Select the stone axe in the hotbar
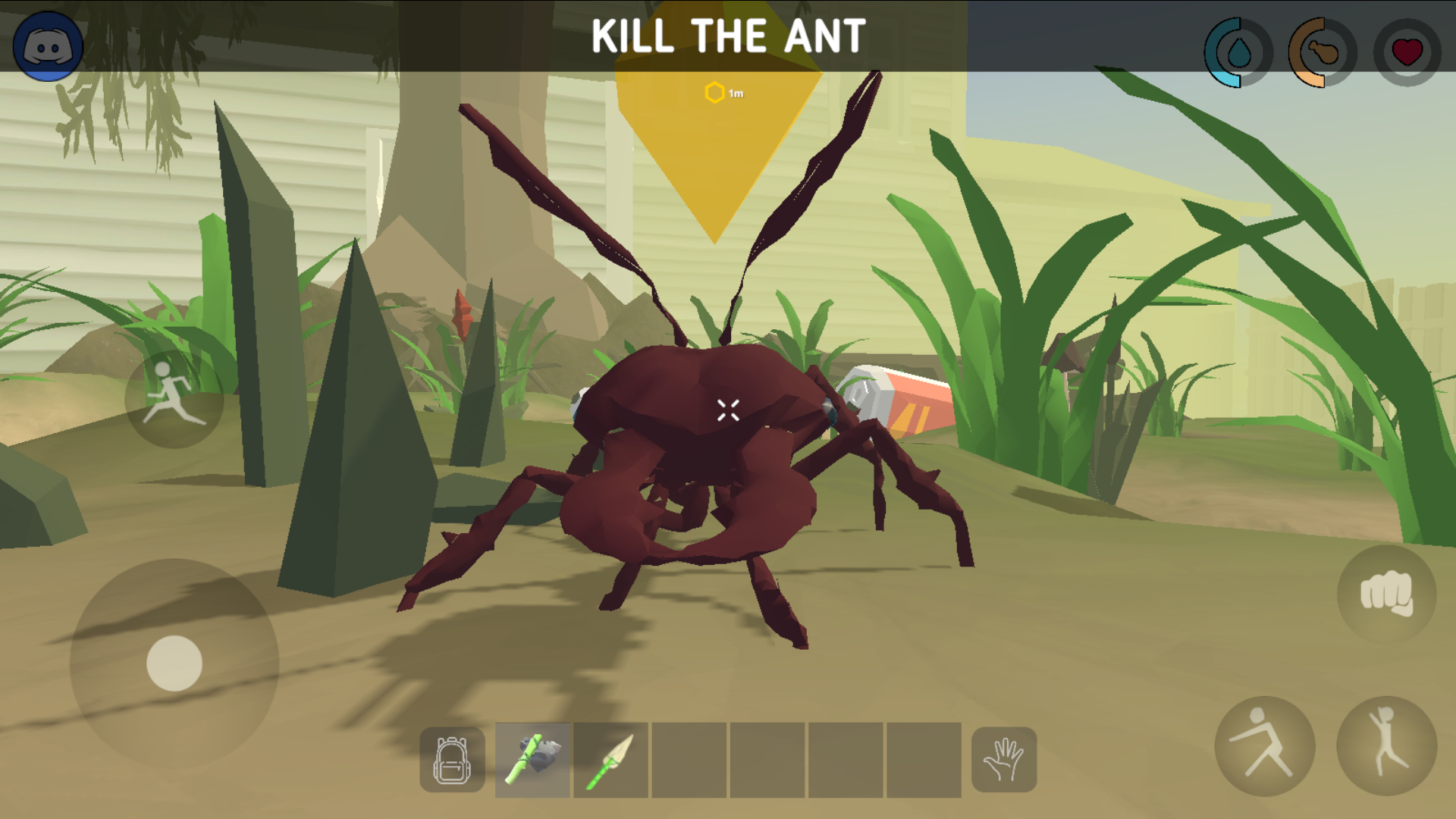This screenshot has height=819, width=1456. [532, 761]
